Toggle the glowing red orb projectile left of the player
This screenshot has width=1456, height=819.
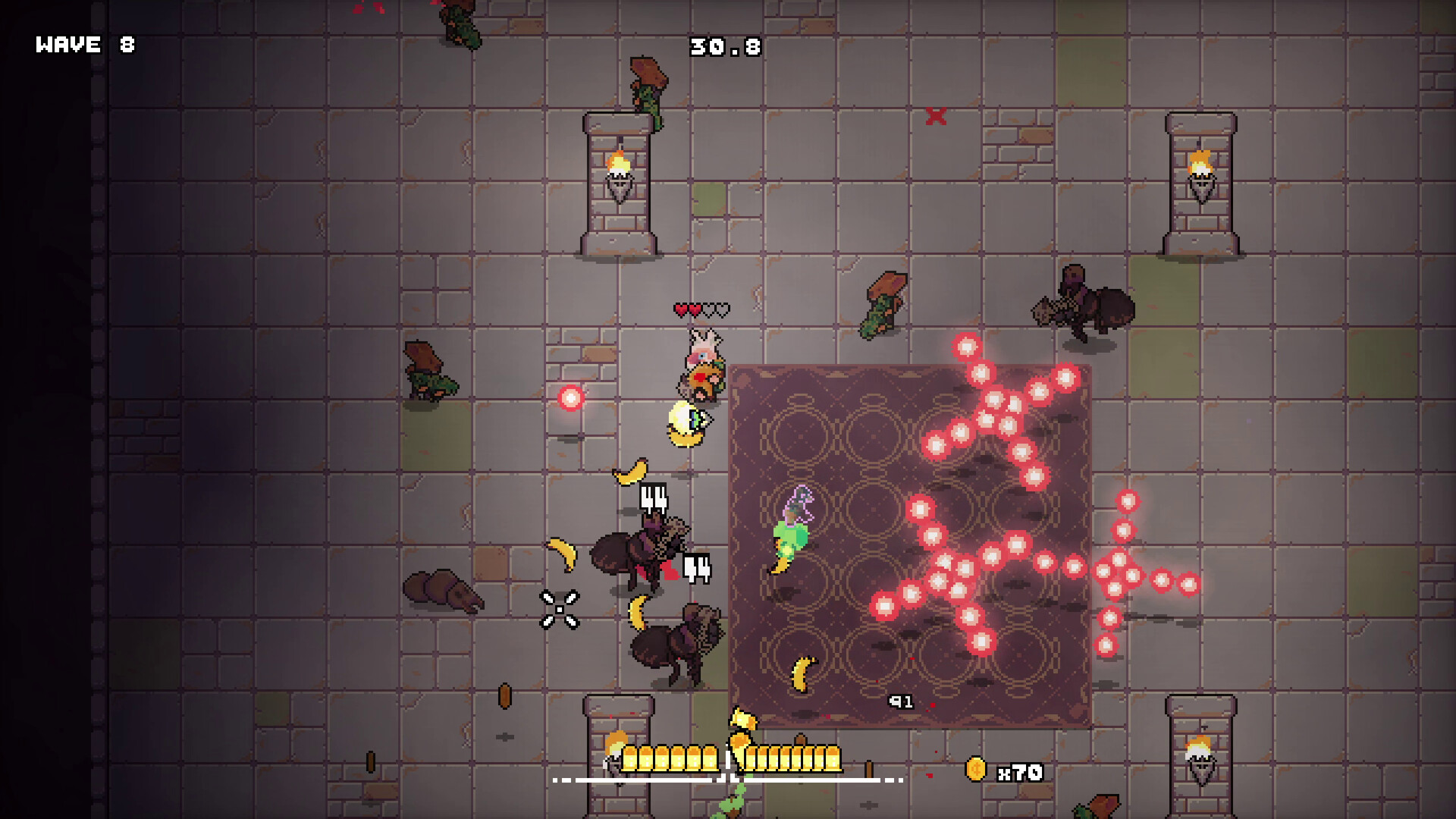(570, 397)
